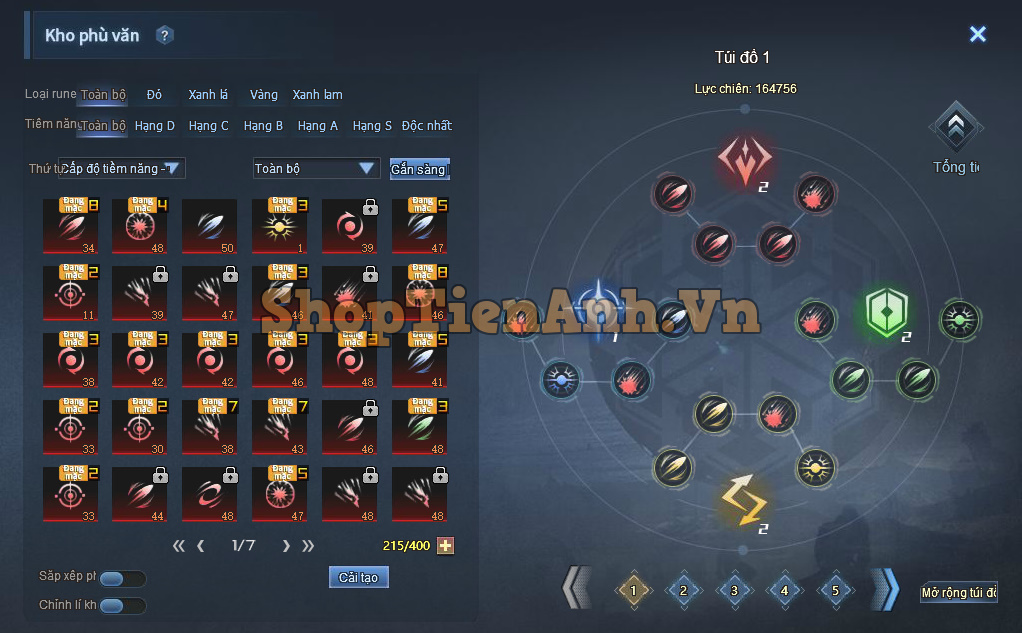This screenshot has width=1022, height=633.
Task: Select the Hạng A potential tab
Action: coord(318,126)
